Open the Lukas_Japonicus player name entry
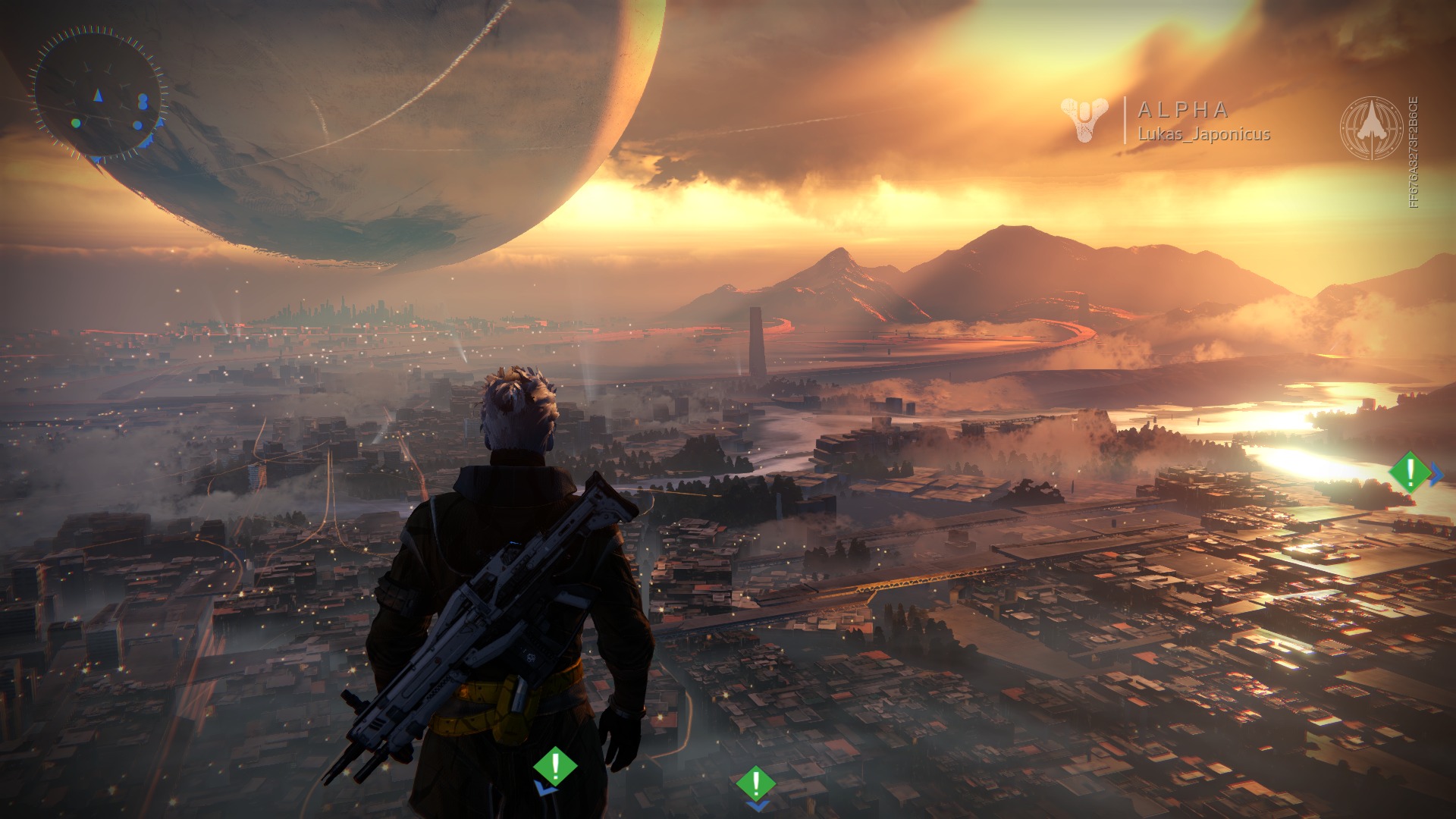This screenshot has height=819, width=1456. point(1204,133)
